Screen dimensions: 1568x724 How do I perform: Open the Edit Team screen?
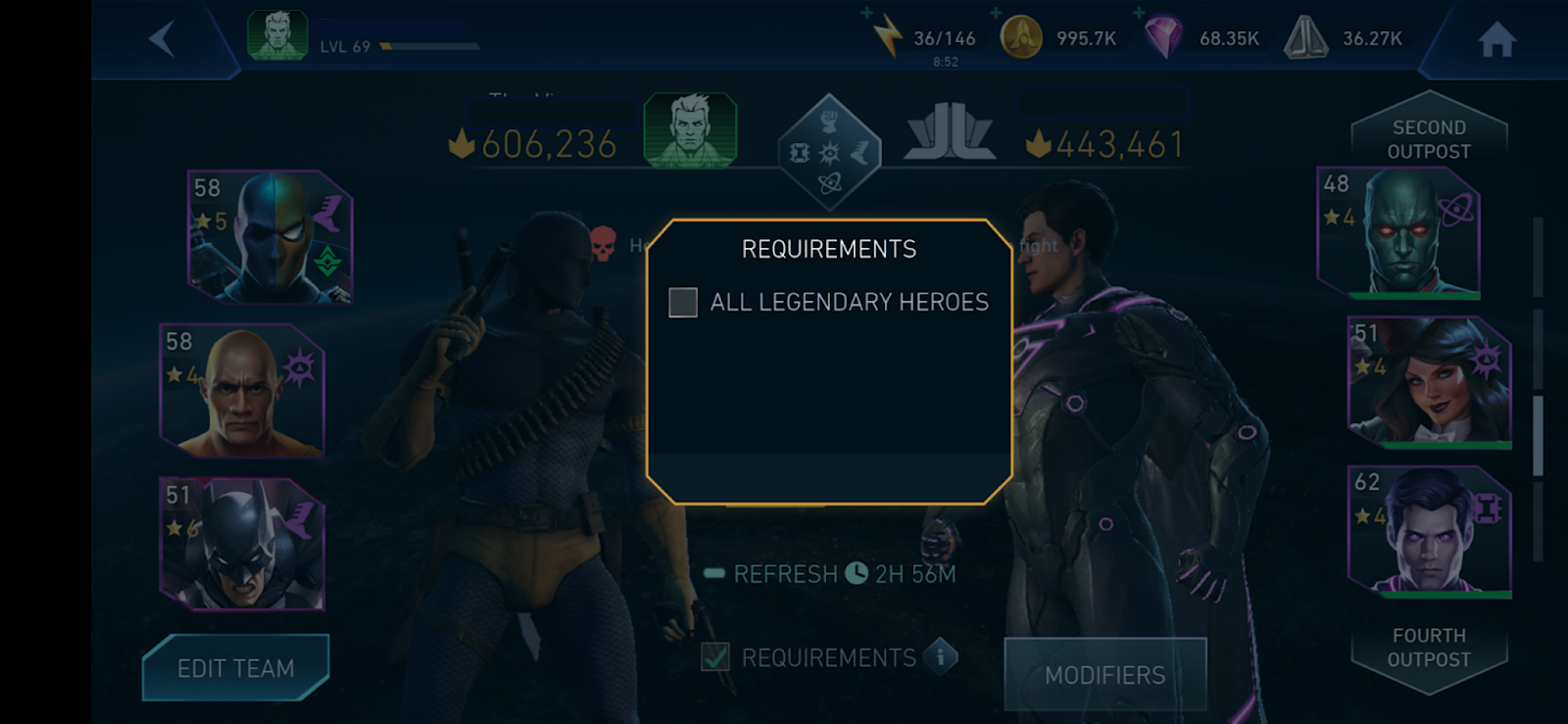[x=235, y=668]
